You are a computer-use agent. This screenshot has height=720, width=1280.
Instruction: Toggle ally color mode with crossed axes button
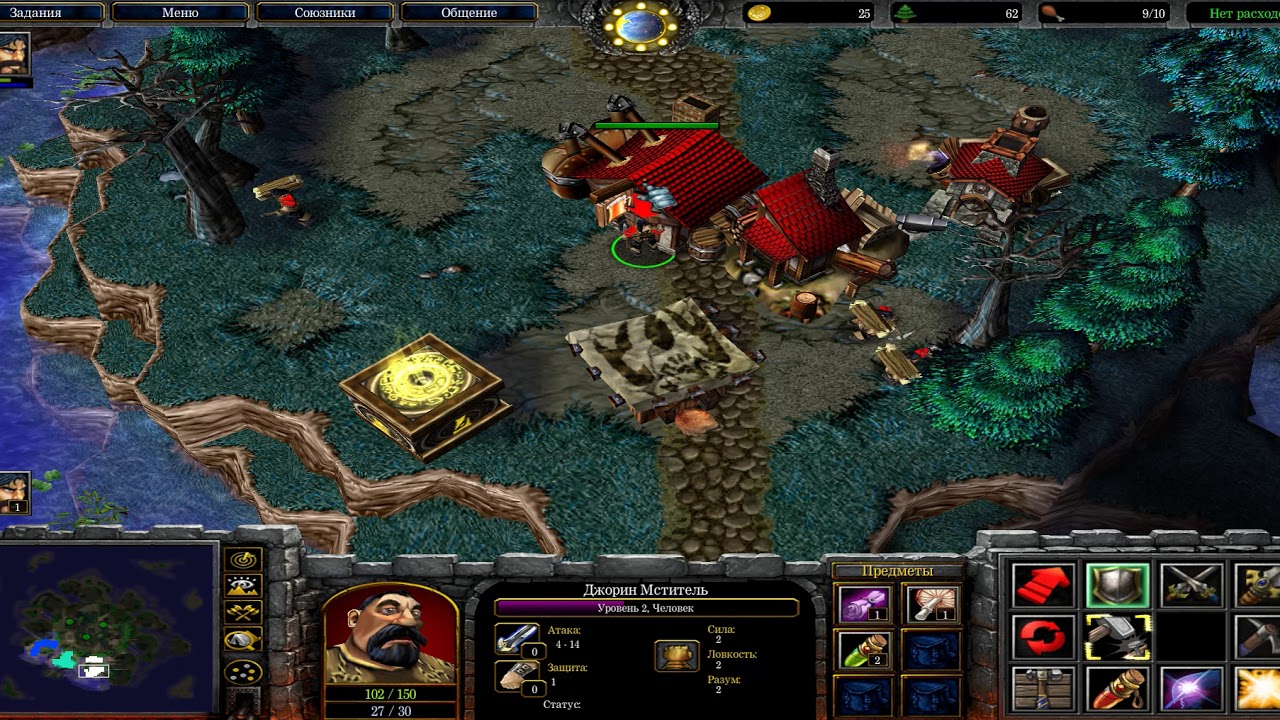243,612
